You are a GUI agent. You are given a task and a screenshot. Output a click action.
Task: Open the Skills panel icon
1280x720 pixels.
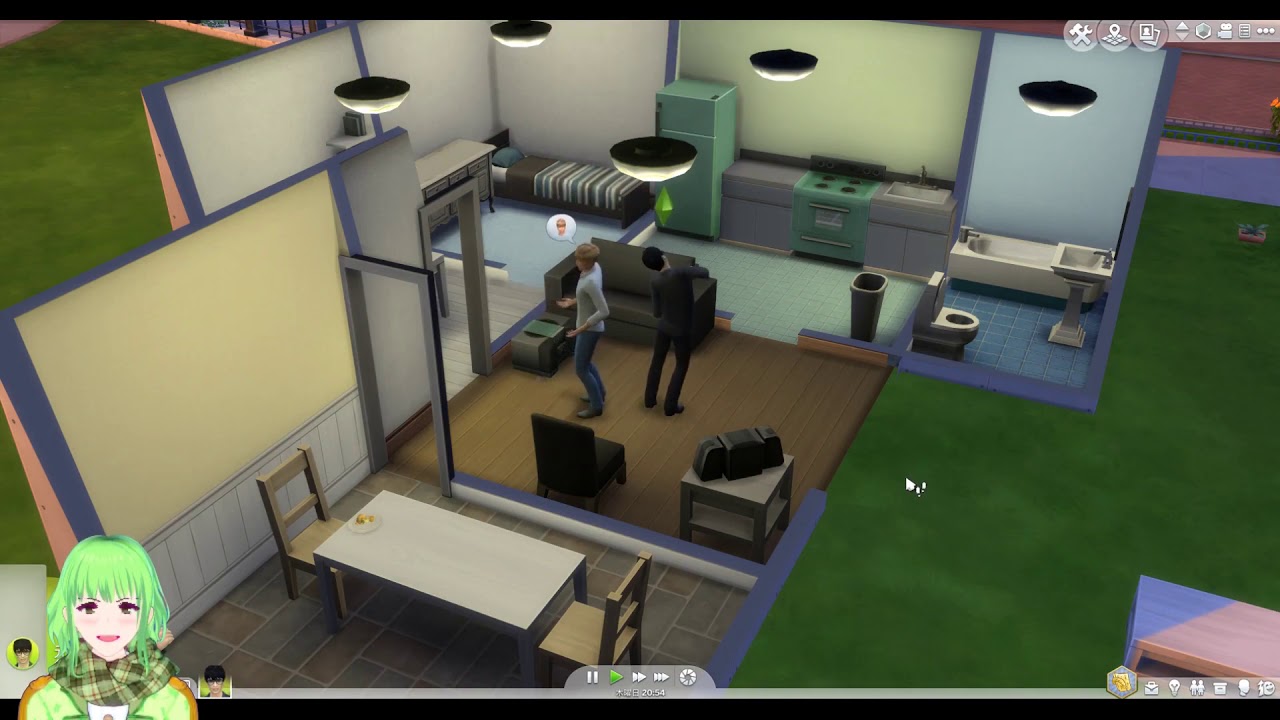coord(1175,690)
